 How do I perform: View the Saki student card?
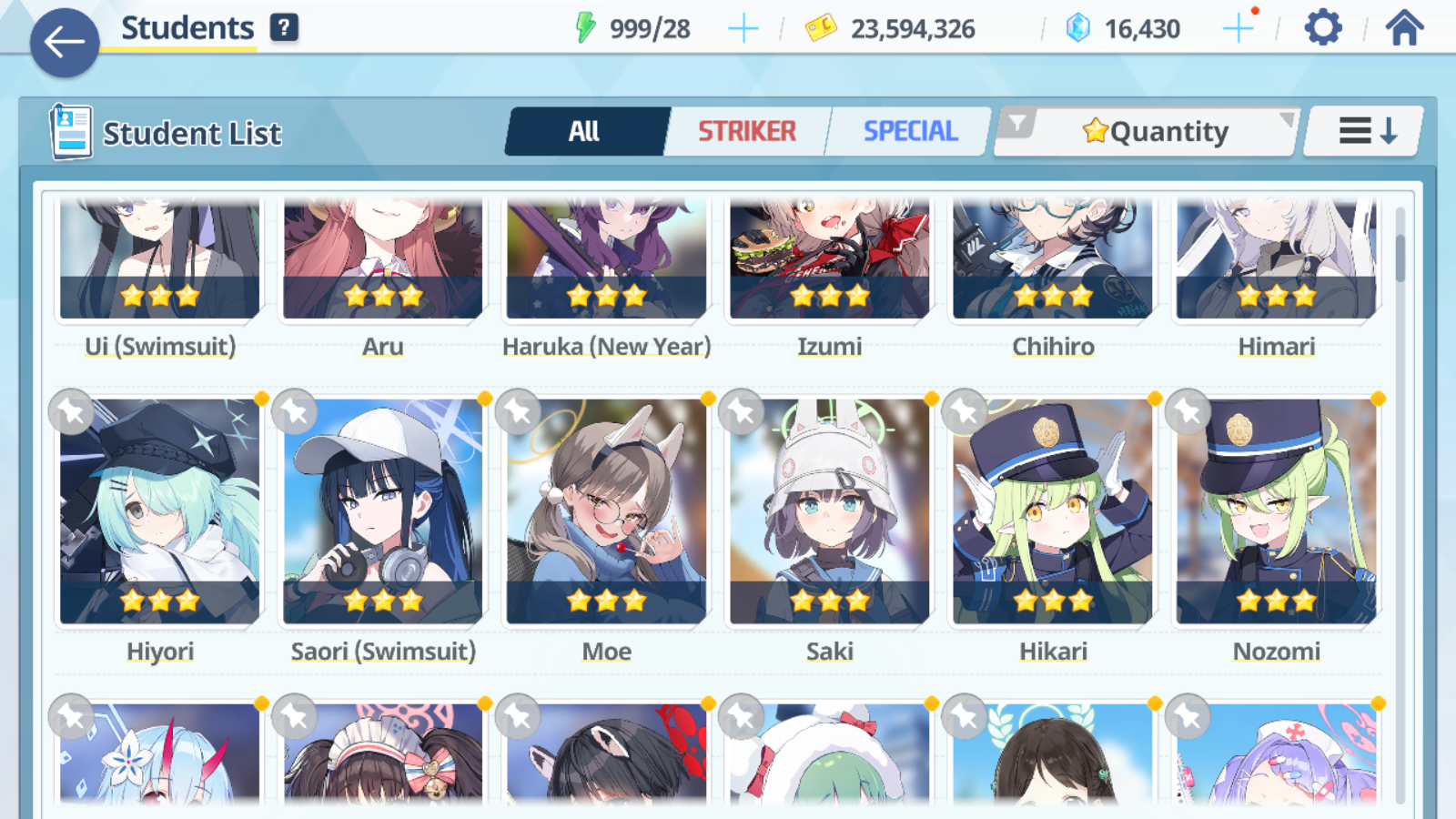[830, 510]
